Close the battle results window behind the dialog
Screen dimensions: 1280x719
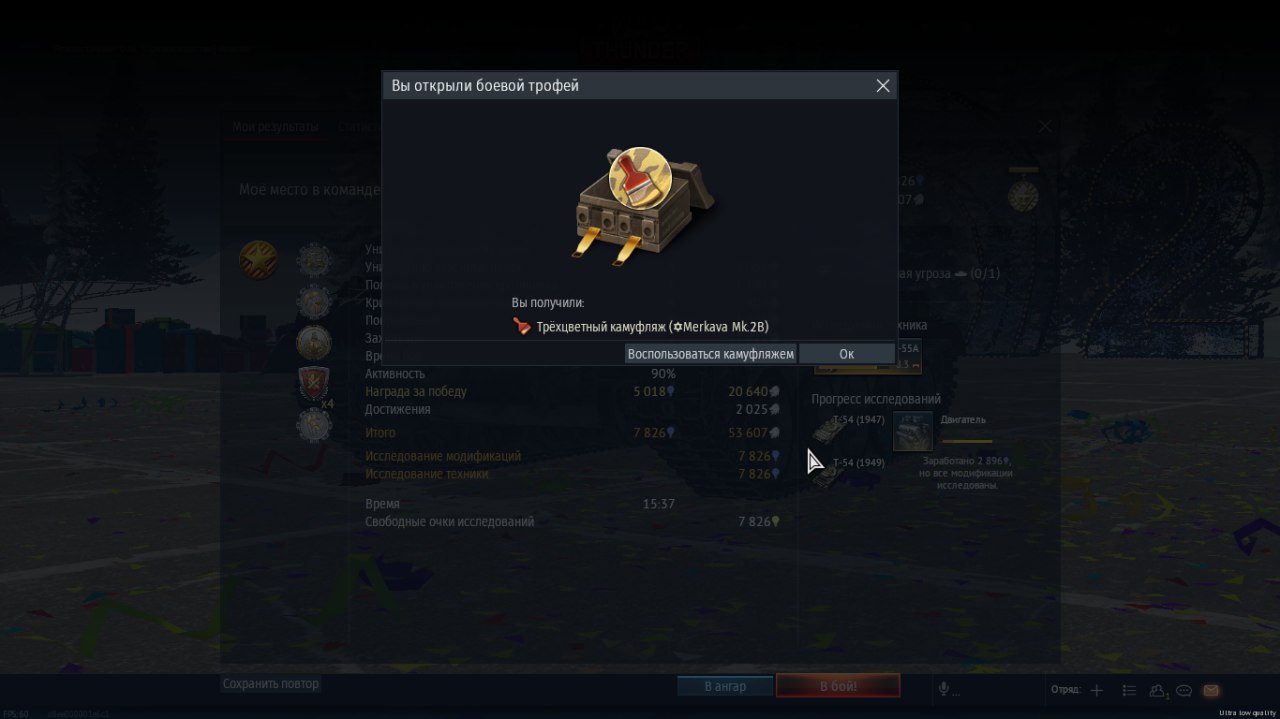click(x=1045, y=126)
